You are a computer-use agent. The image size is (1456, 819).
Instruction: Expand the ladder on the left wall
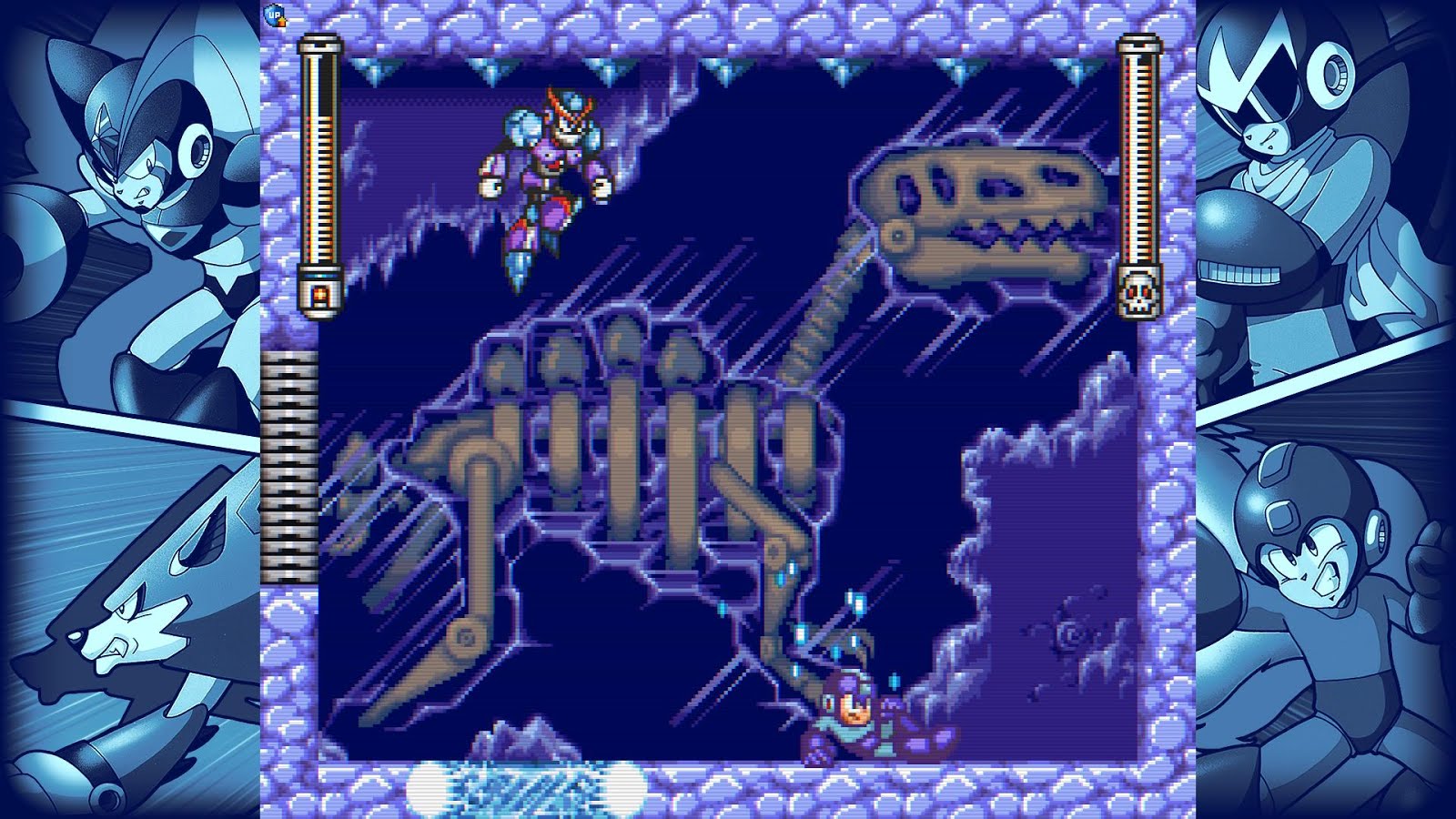tap(288, 464)
